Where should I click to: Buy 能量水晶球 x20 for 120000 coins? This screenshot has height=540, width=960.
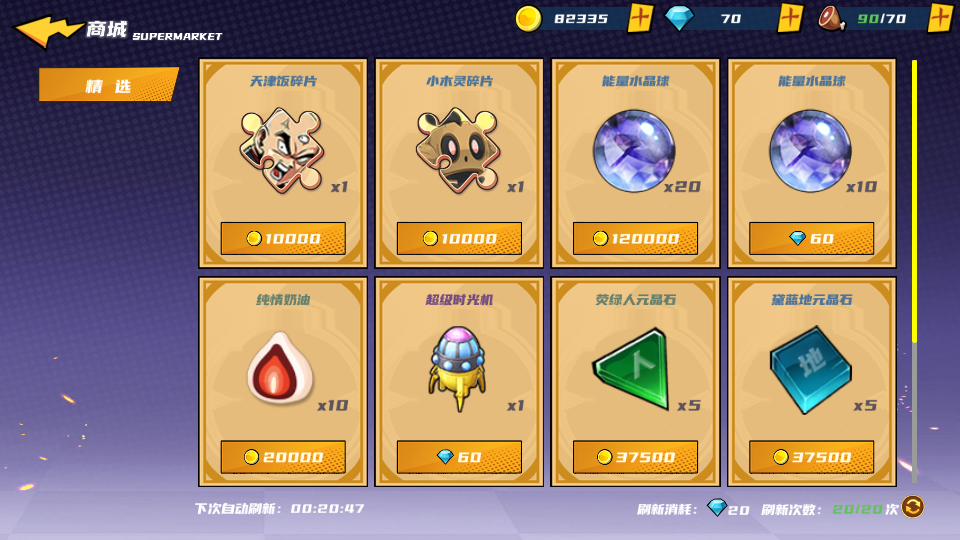(635, 238)
